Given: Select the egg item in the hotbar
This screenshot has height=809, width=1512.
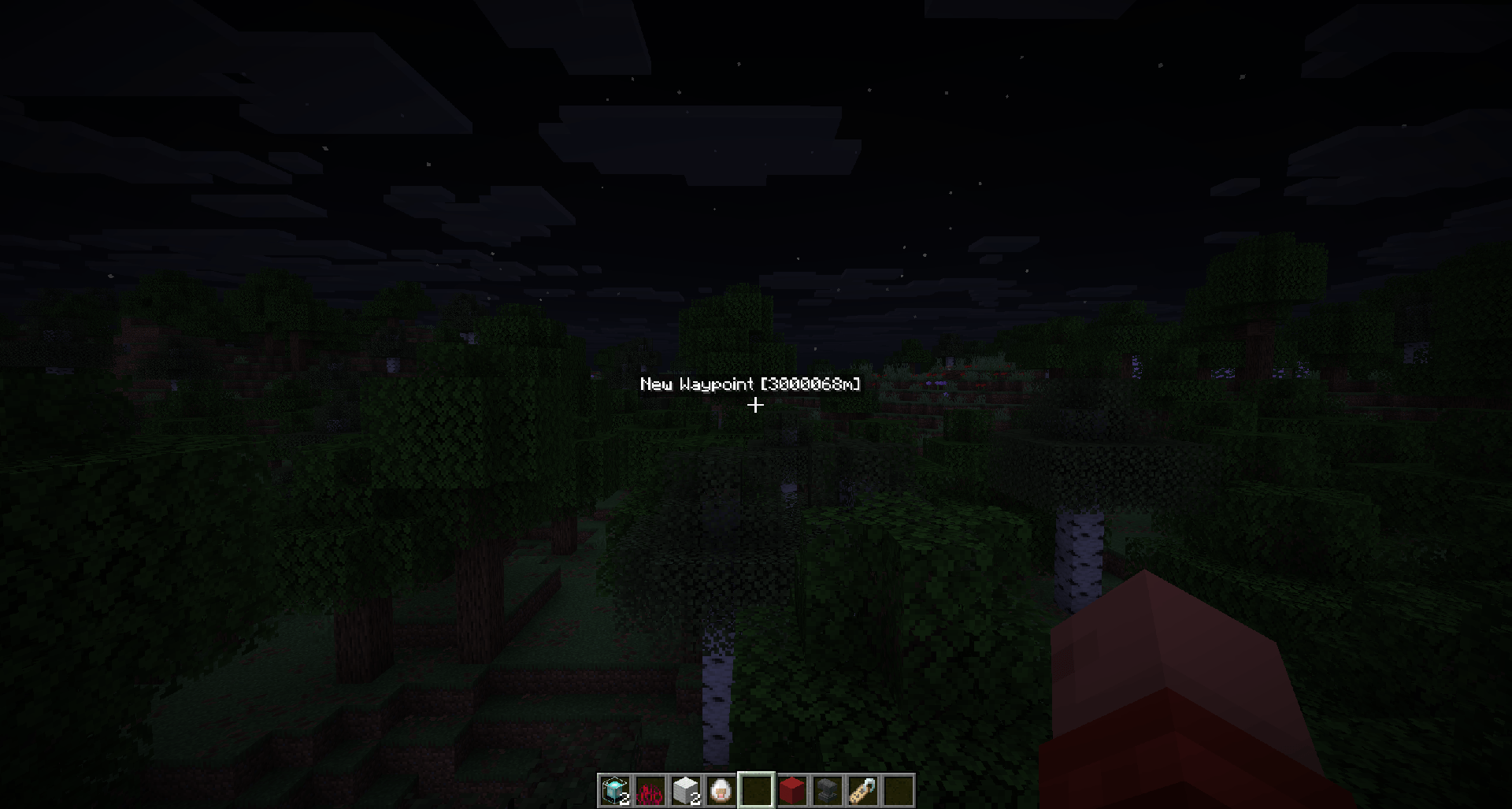Looking at the screenshot, I should coord(722,790).
